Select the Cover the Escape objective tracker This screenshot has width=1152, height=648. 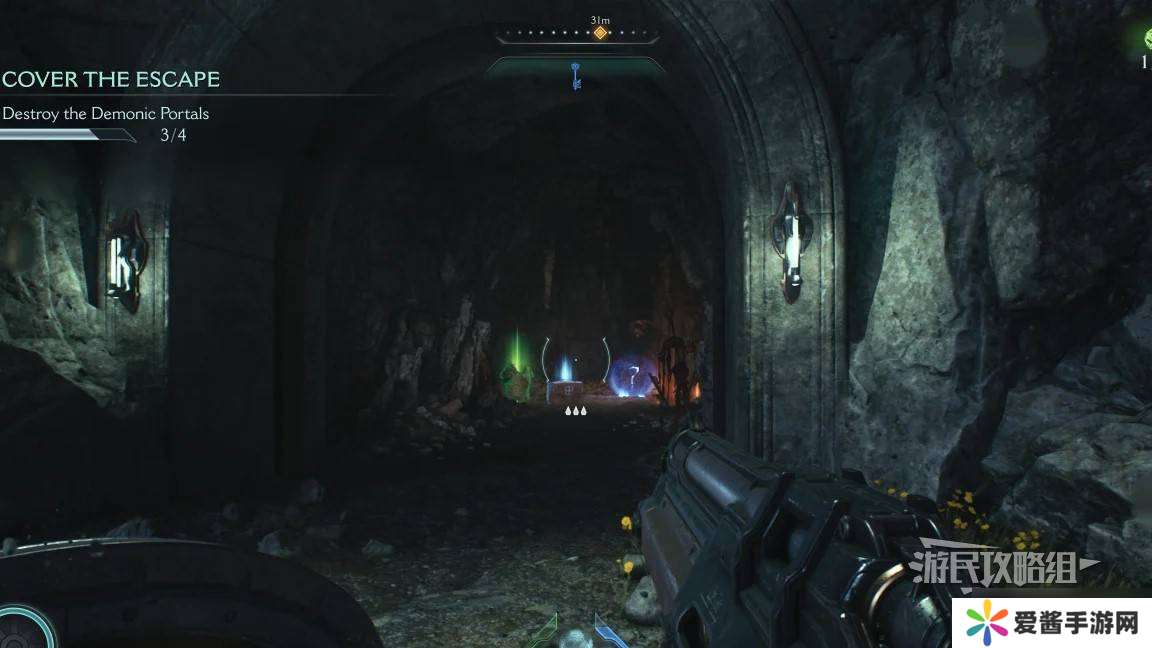[x=111, y=79]
